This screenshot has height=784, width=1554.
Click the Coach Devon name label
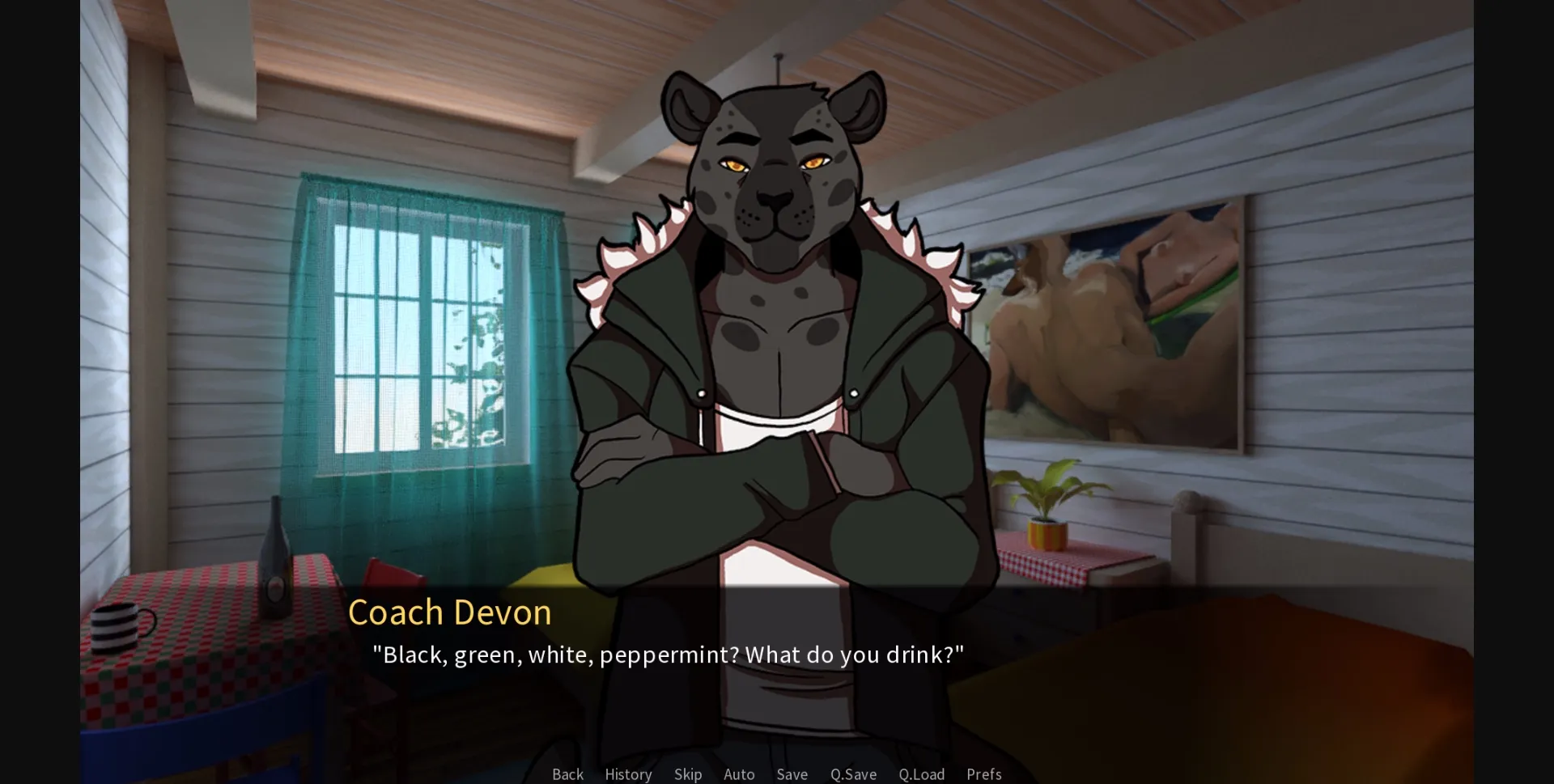coord(450,612)
